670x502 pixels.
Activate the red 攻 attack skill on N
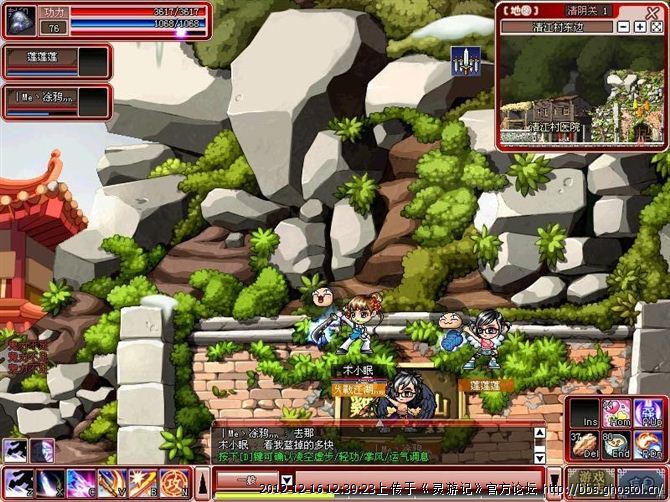pos(172,482)
